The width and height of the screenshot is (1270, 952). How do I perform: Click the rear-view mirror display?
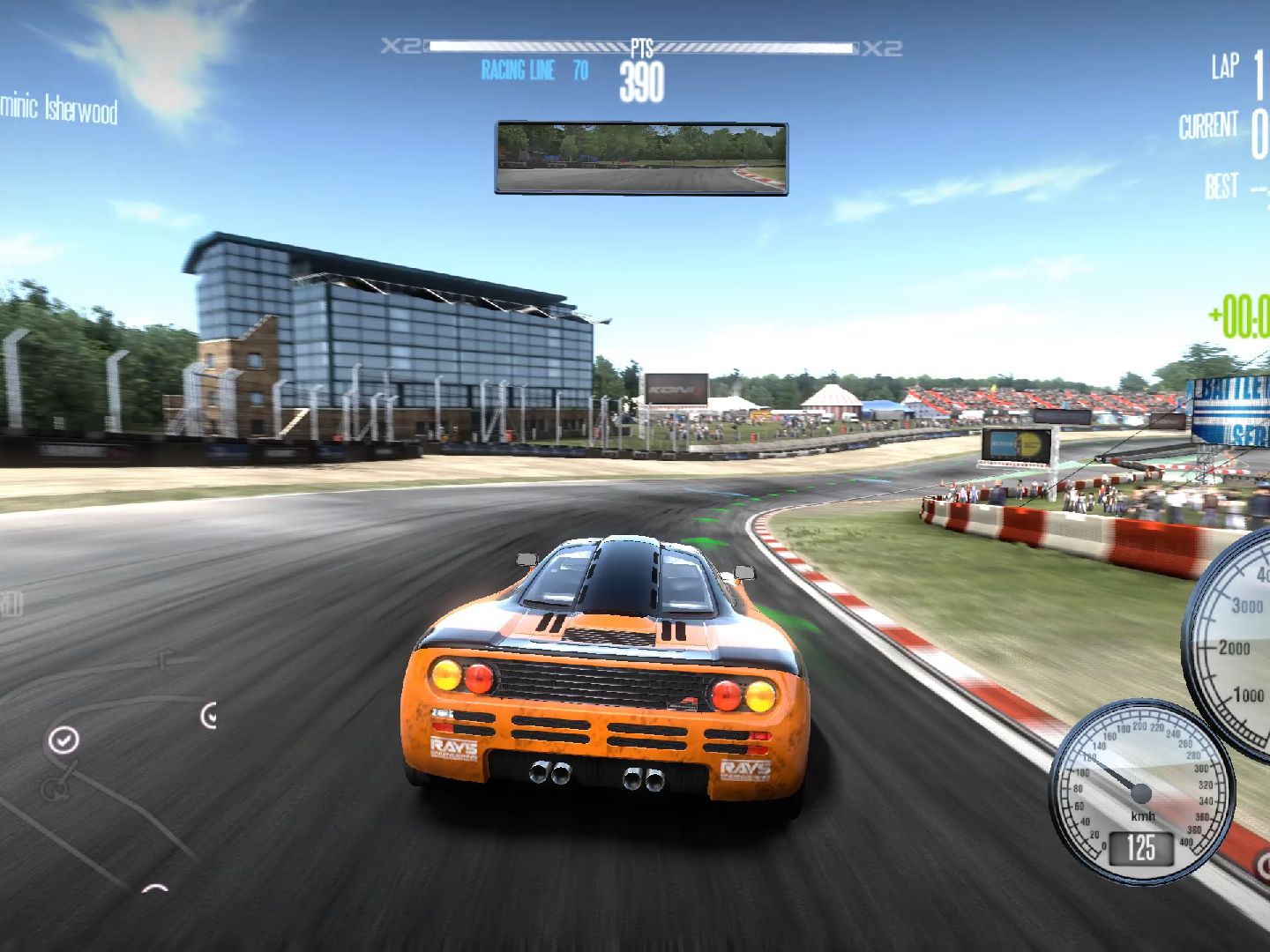coord(641,159)
